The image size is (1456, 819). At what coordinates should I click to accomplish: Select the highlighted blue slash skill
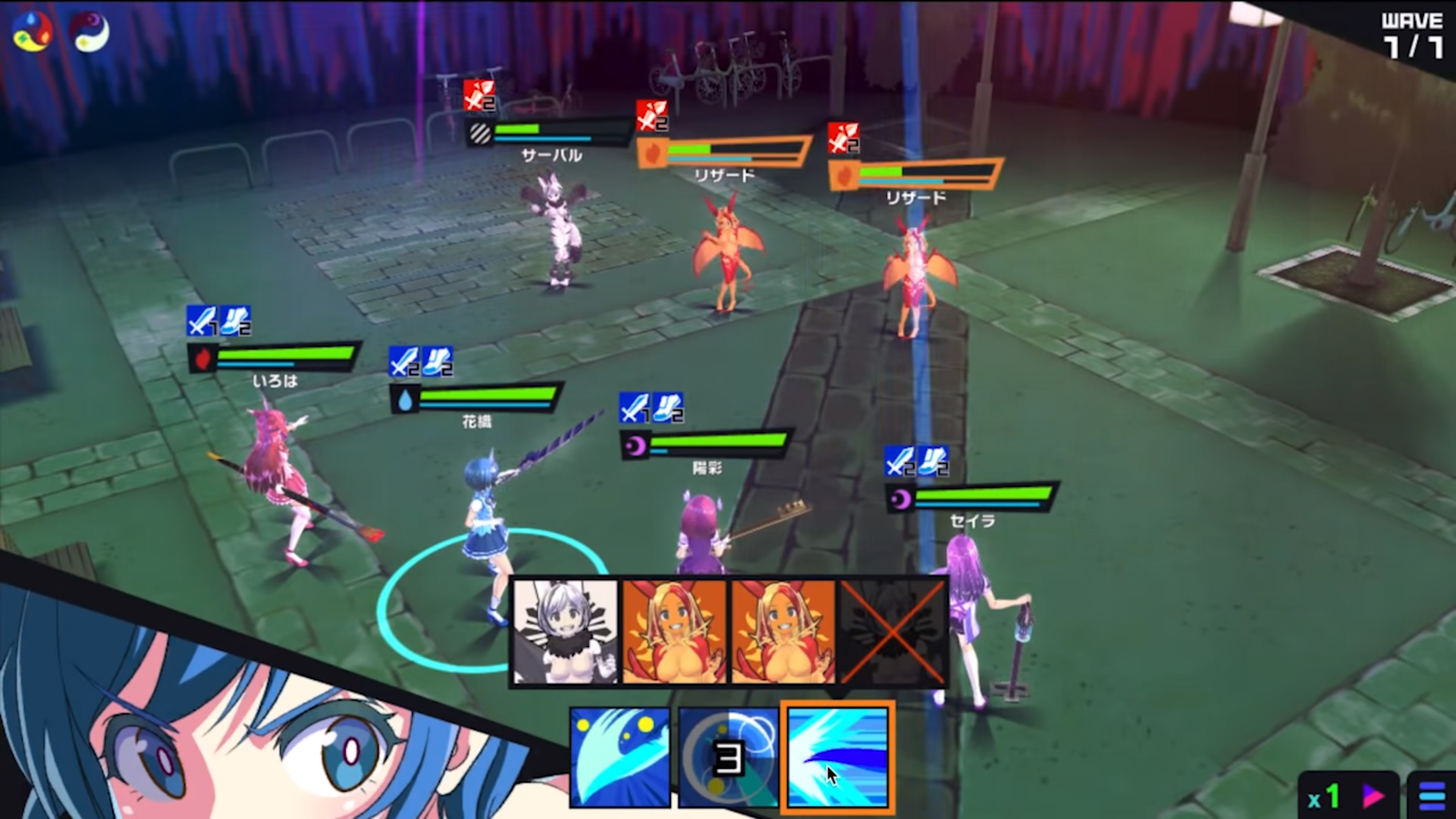(836, 758)
